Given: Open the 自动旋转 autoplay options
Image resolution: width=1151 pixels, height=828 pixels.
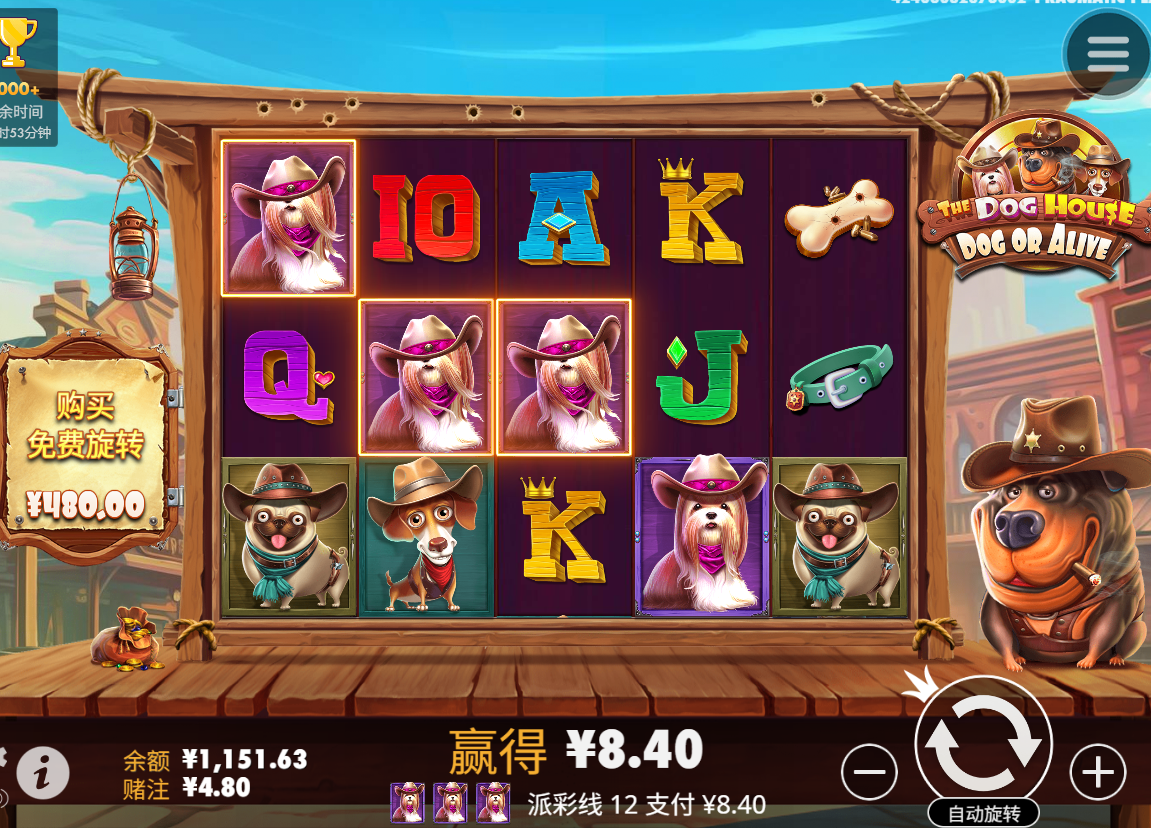Looking at the screenshot, I should 983,814.
